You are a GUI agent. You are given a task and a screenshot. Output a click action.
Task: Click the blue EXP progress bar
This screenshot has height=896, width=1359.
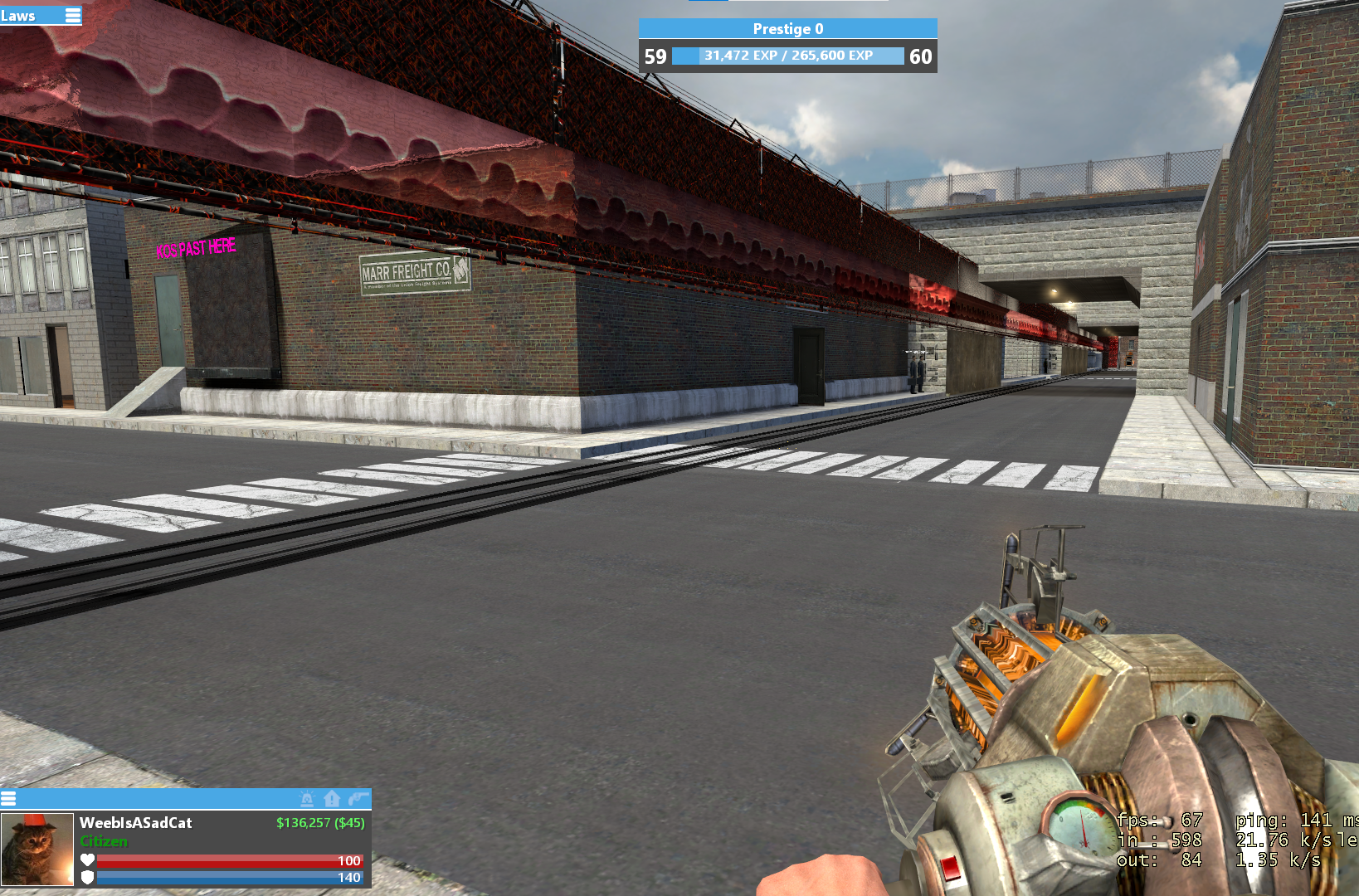[x=787, y=56]
